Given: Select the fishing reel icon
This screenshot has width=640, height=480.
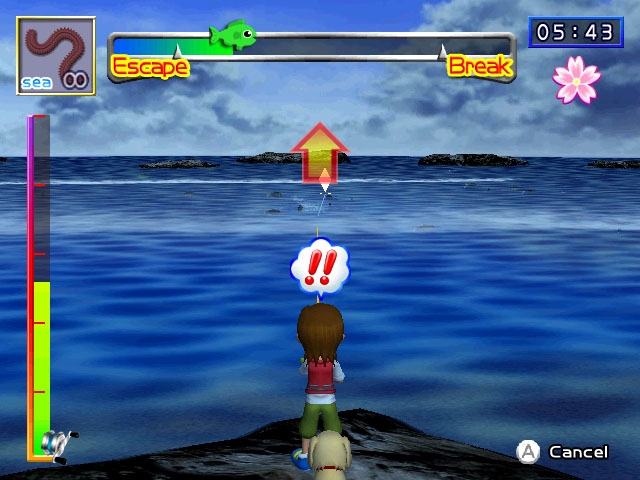Looking at the screenshot, I should [57, 441].
